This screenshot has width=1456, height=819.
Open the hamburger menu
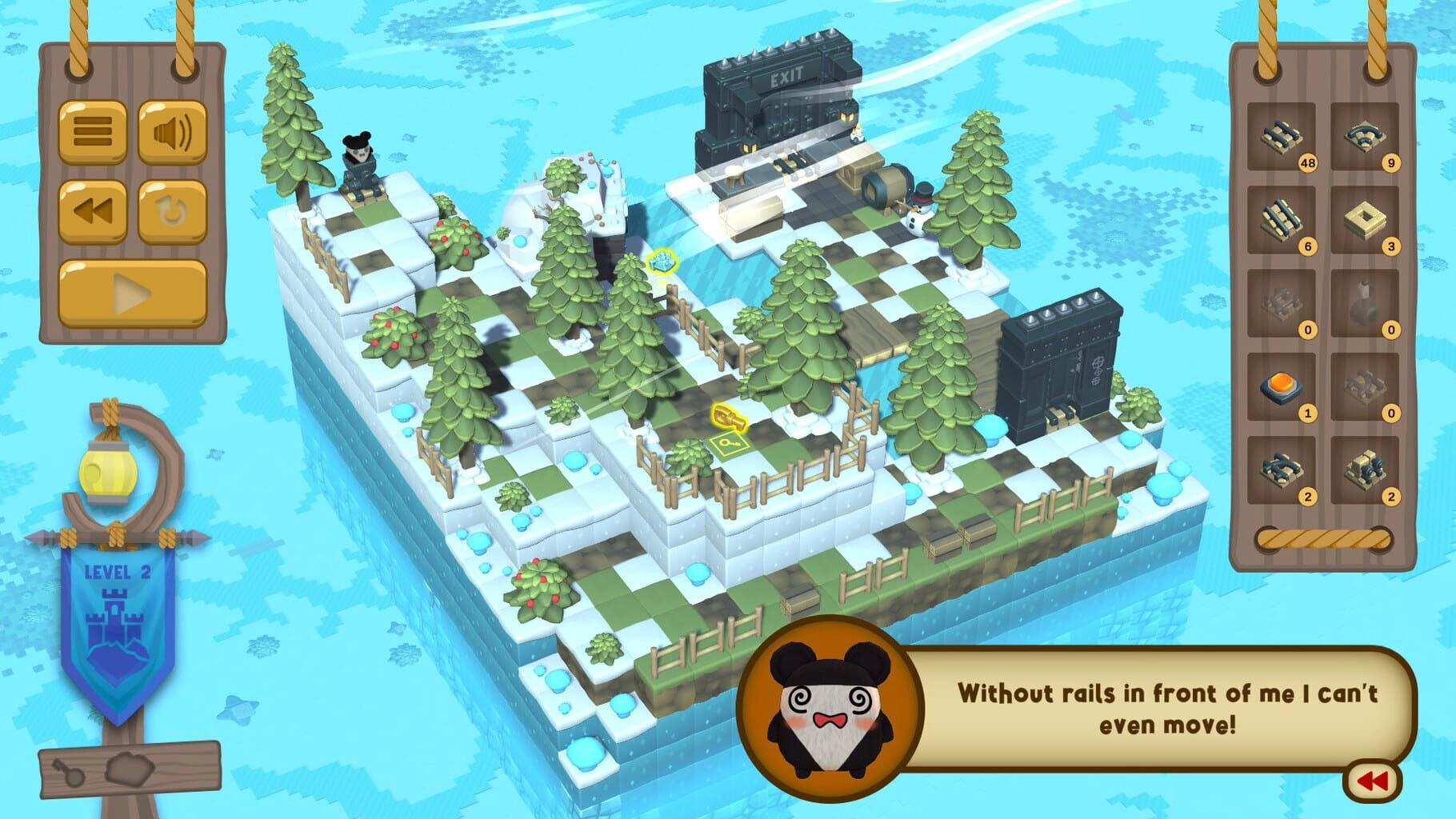pos(92,131)
